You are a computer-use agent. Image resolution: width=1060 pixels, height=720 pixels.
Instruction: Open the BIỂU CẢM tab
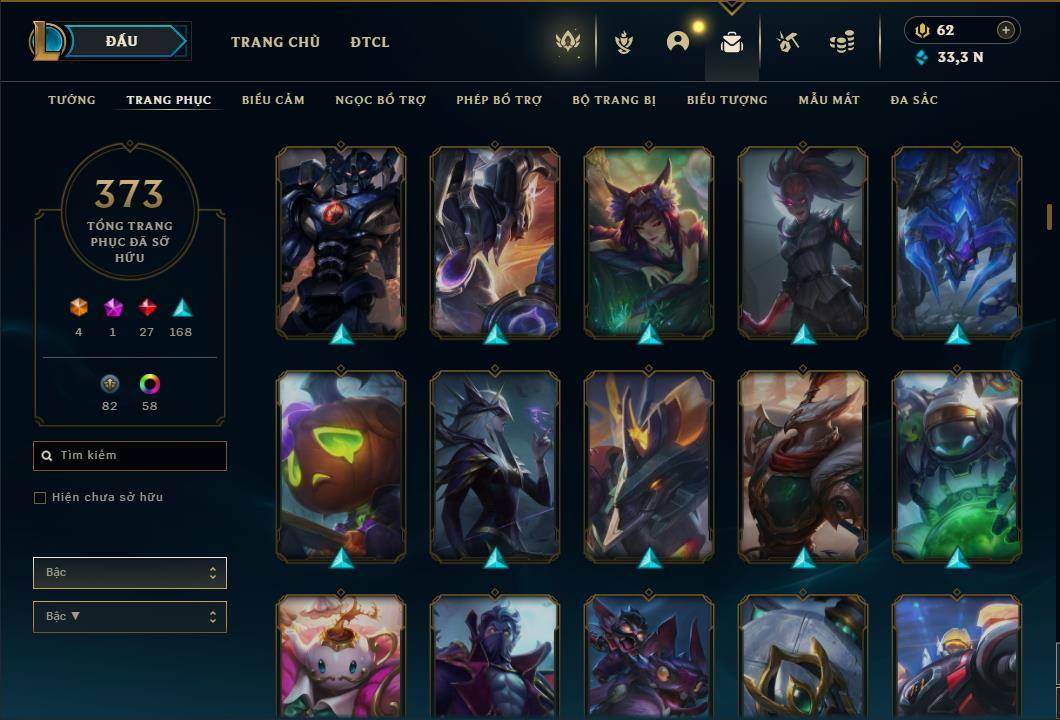pos(273,100)
